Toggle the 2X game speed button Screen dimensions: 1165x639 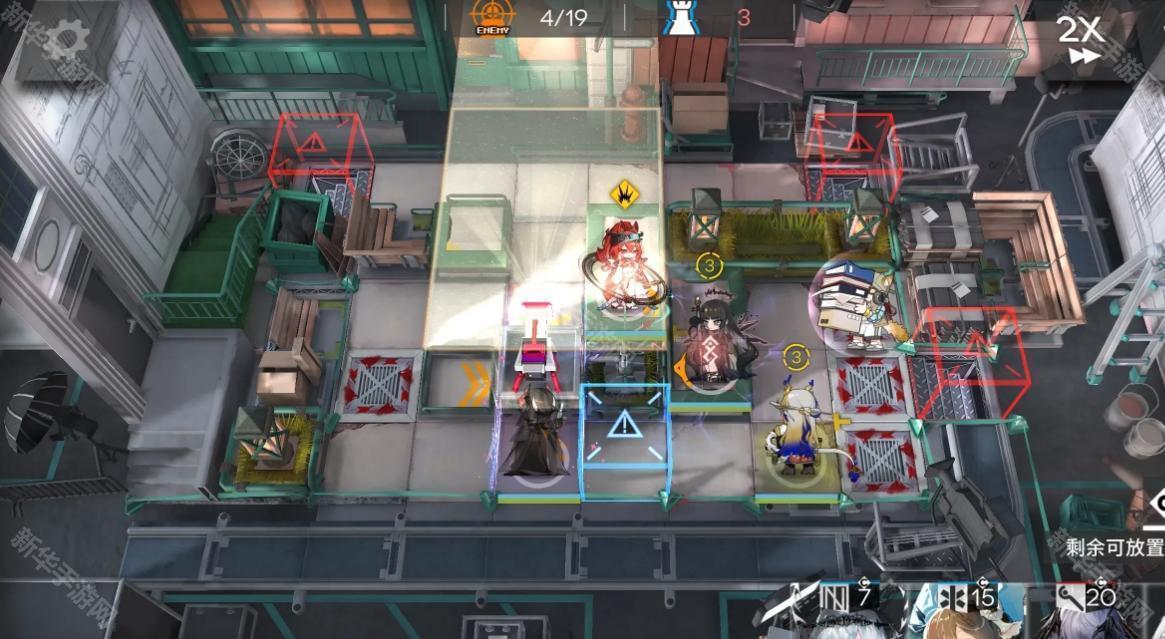coord(1080,40)
